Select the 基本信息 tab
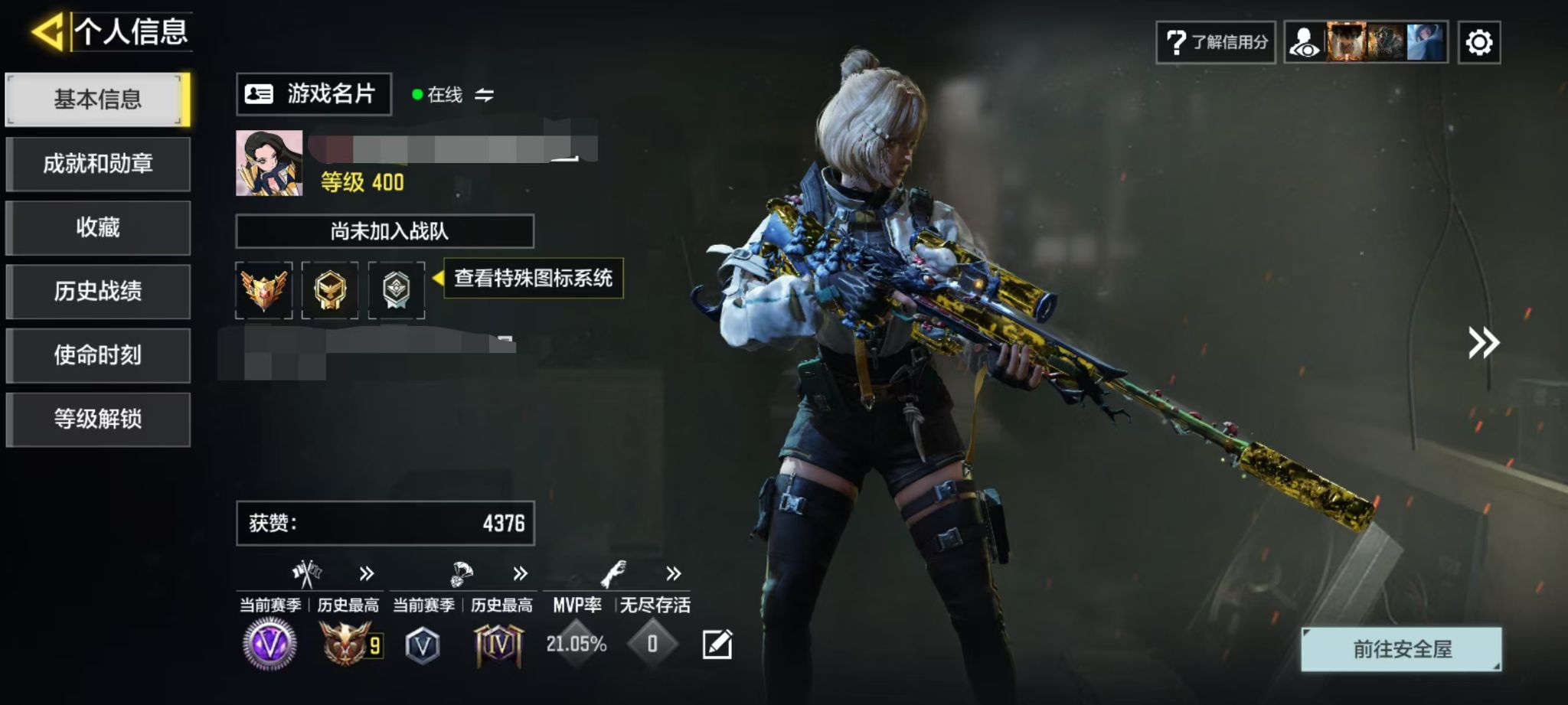1568x705 pixels. click(97, 100)
